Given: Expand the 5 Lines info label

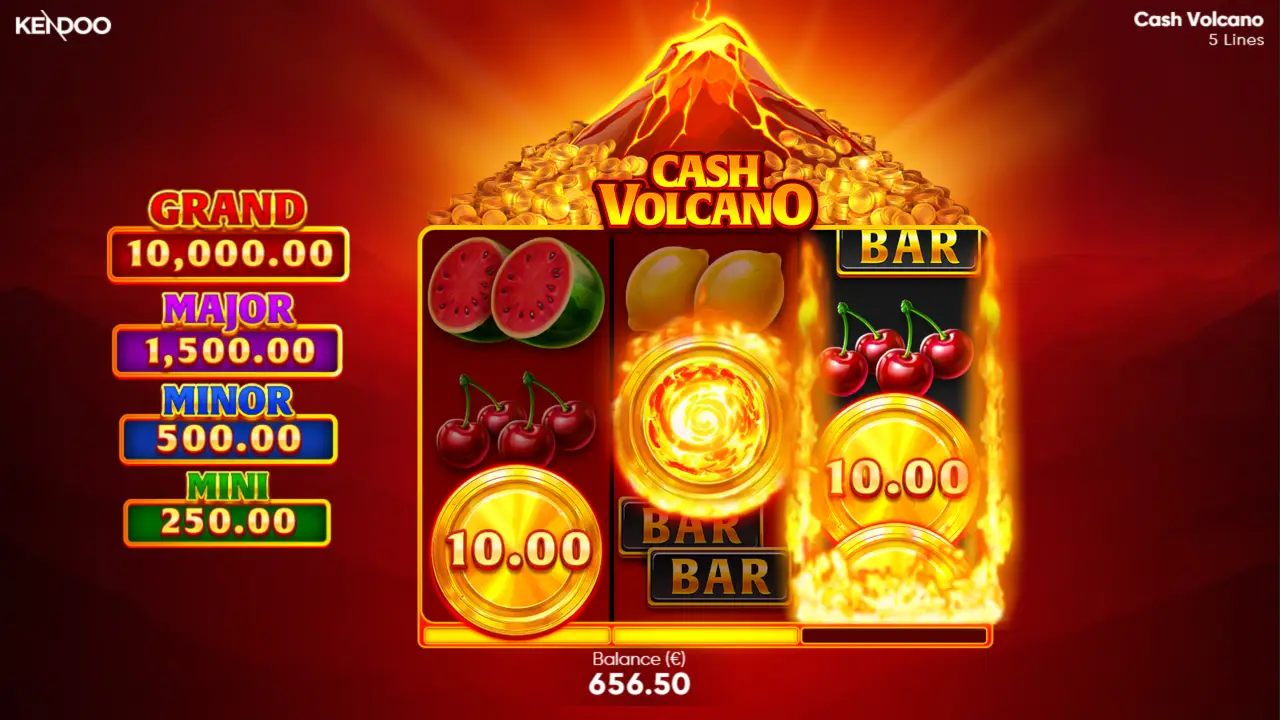Looking at the screenshot, I should coord(1235,40).
